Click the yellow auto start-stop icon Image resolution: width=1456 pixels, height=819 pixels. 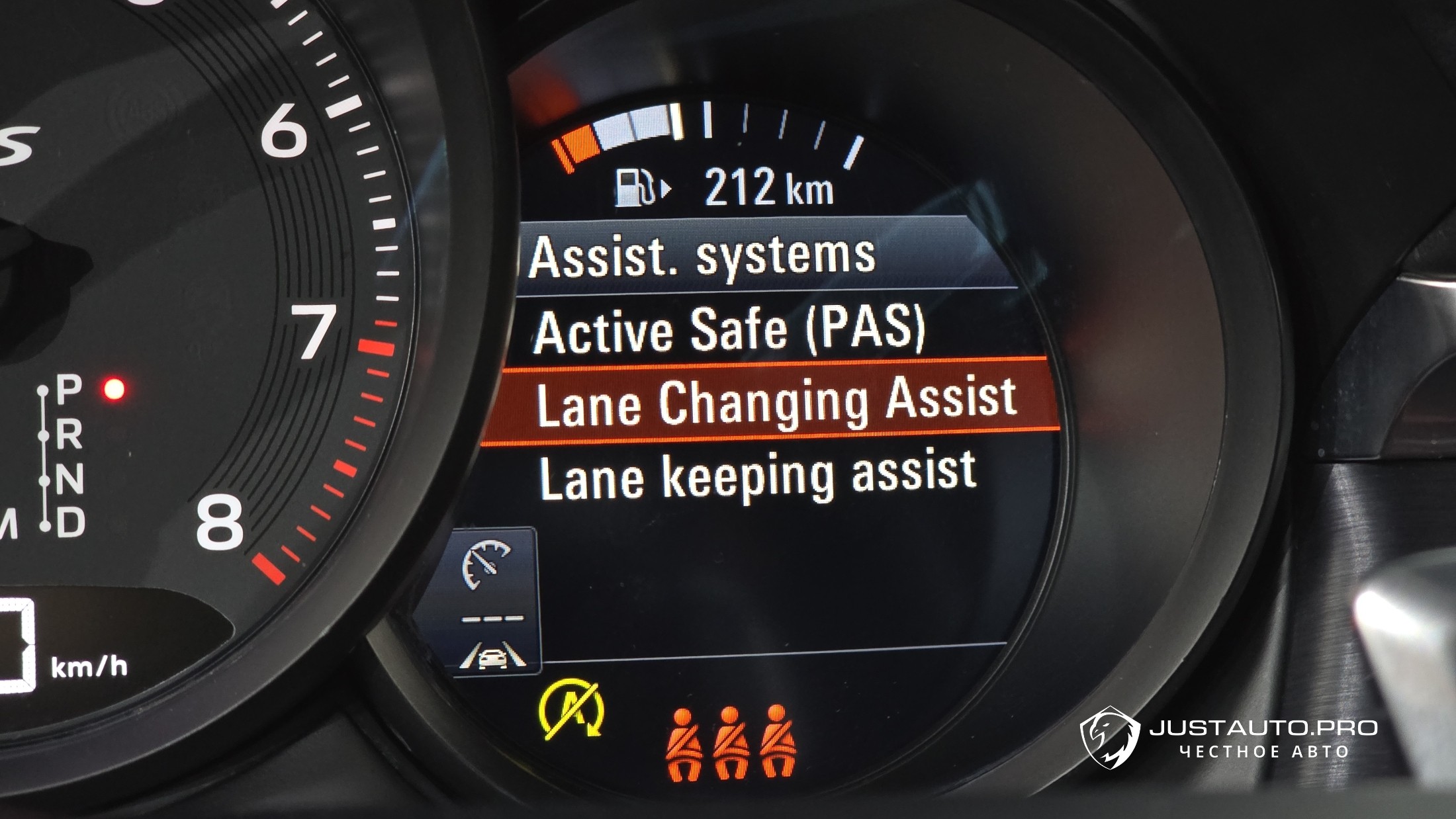pos(572,711)
